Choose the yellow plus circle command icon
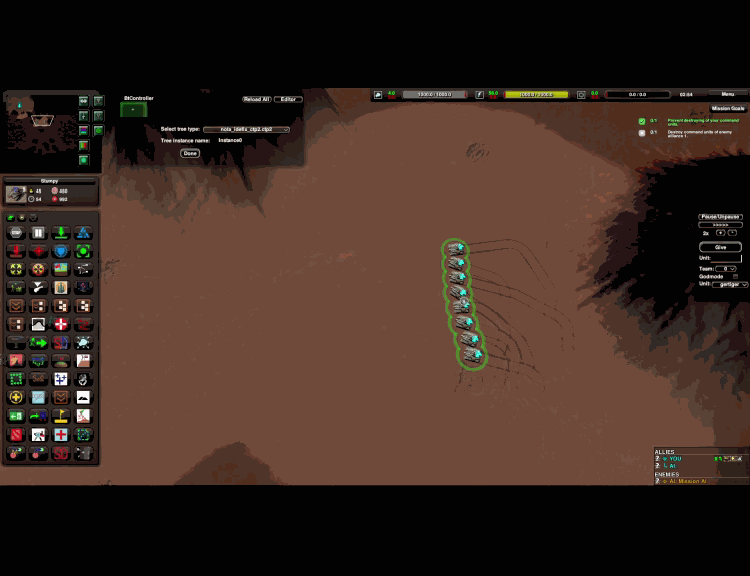750x576 pixels. [x=16, y=397]
